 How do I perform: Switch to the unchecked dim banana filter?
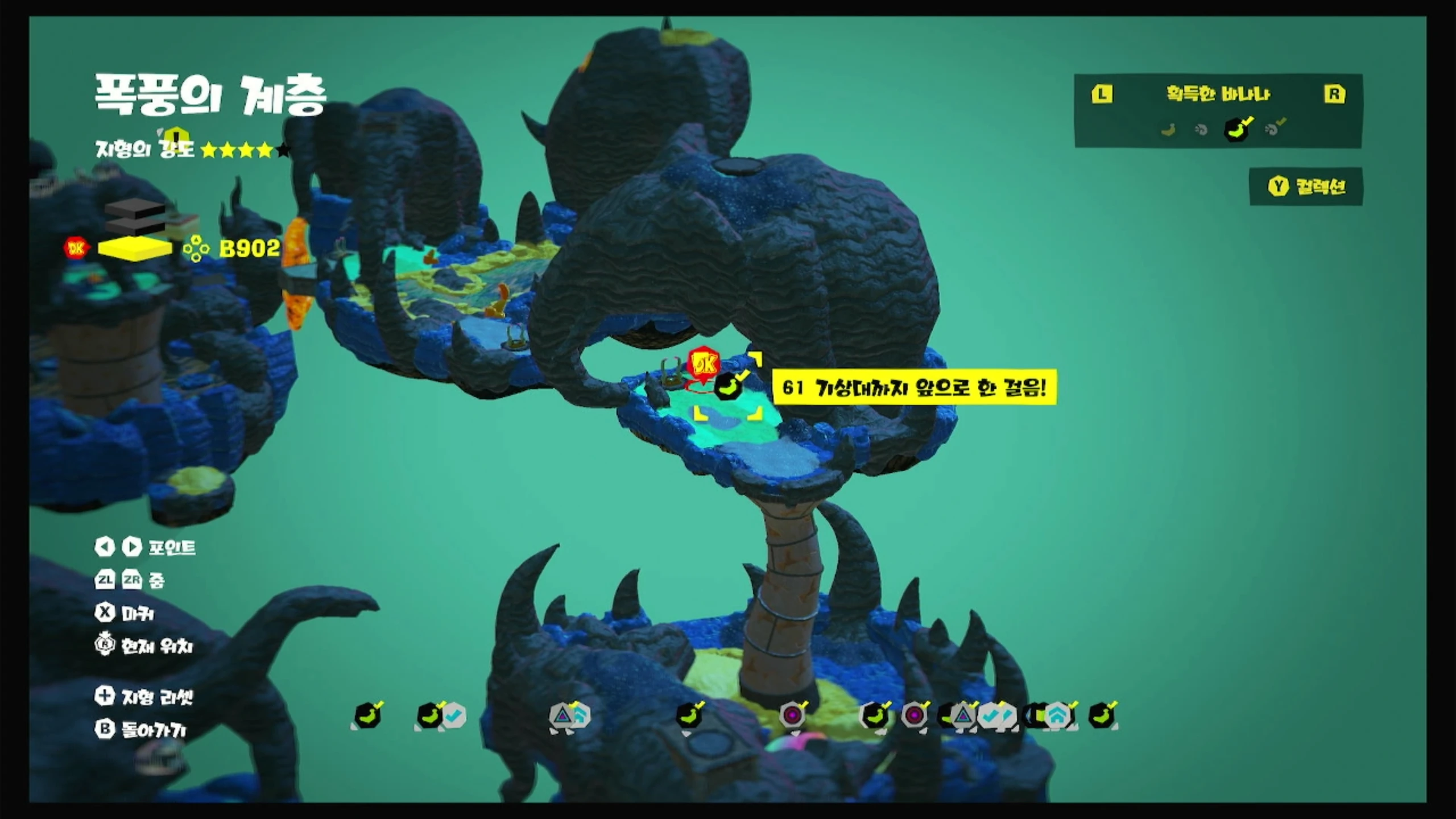tap(1168, 130)
